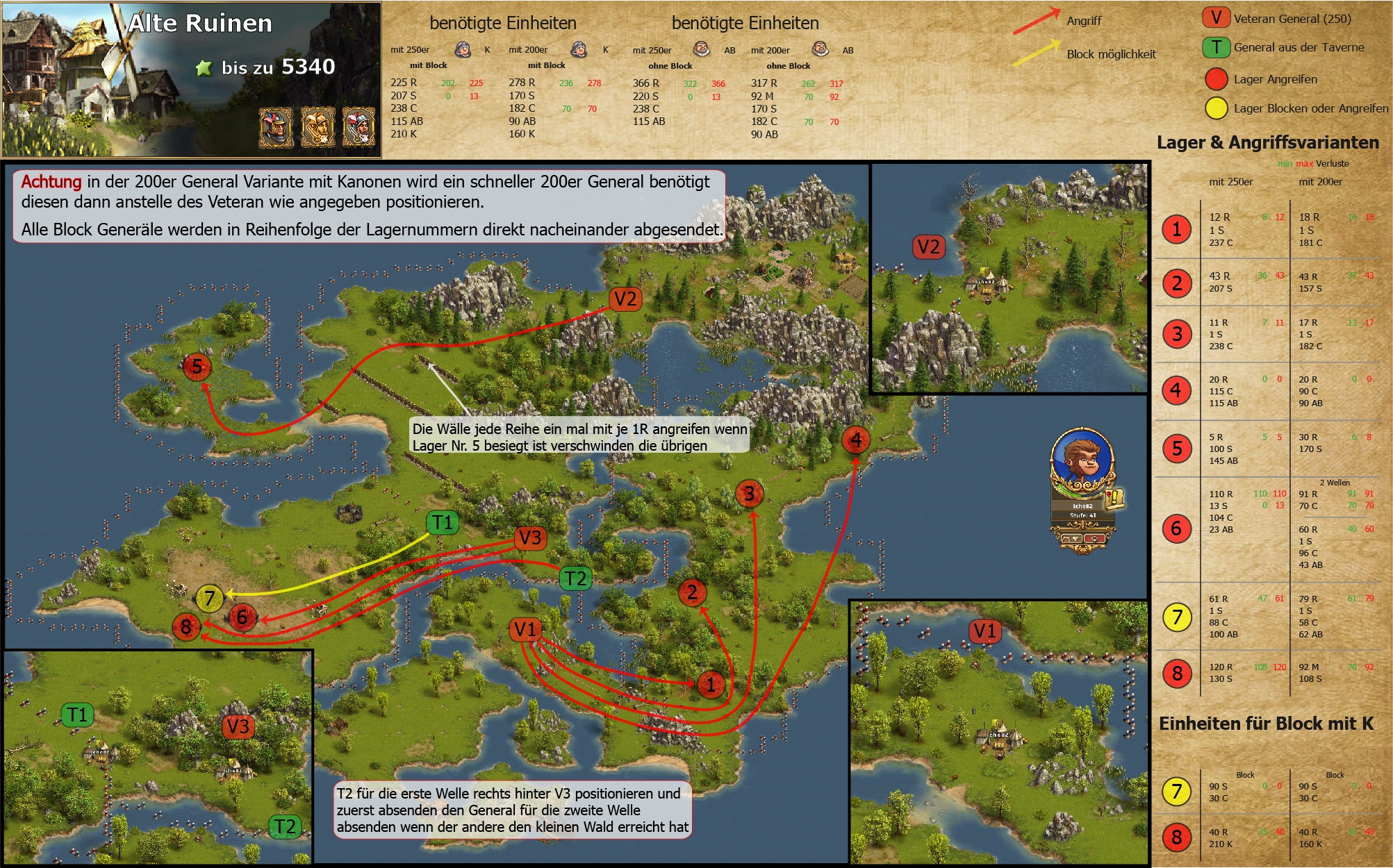Viewport: 1393px width, 868px height.
Task: Click the red button under the avatar
Action: point(1094,539)
